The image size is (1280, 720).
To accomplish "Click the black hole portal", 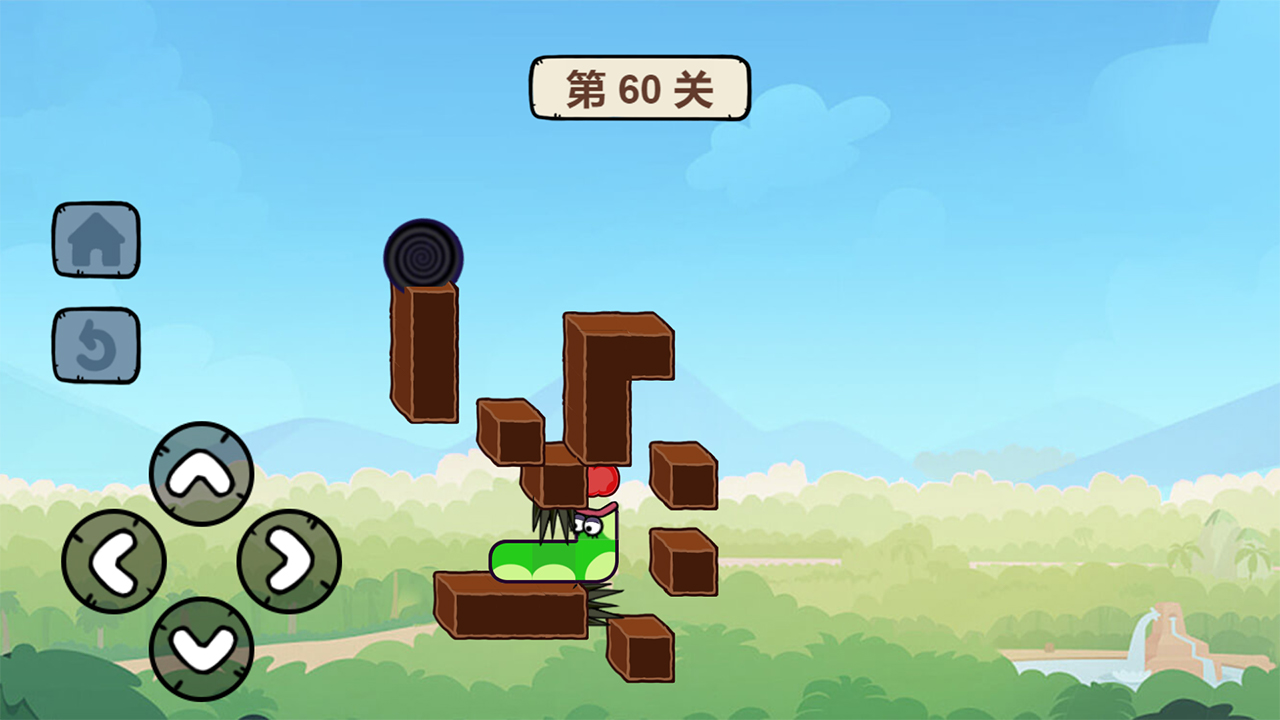I will point(422,258).
